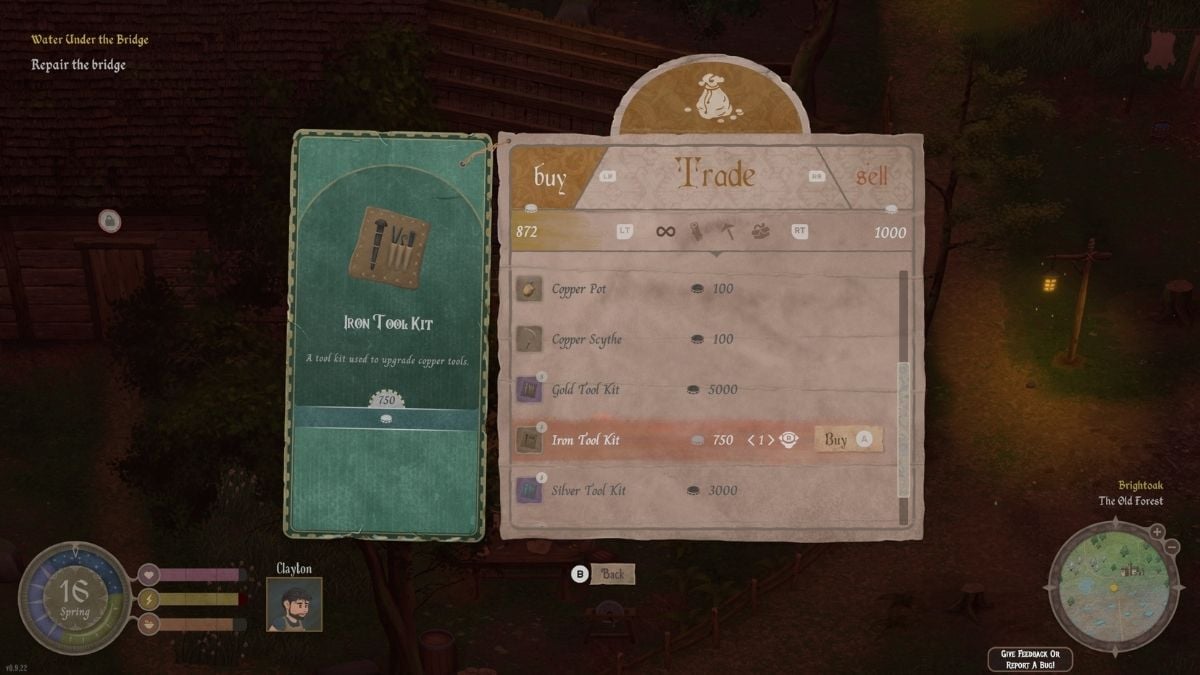Image resolution: width=1200 pixels, height=675 pixels.
Task: Click the eye preview icon on Iron Tool Kit
Action: 789,439
